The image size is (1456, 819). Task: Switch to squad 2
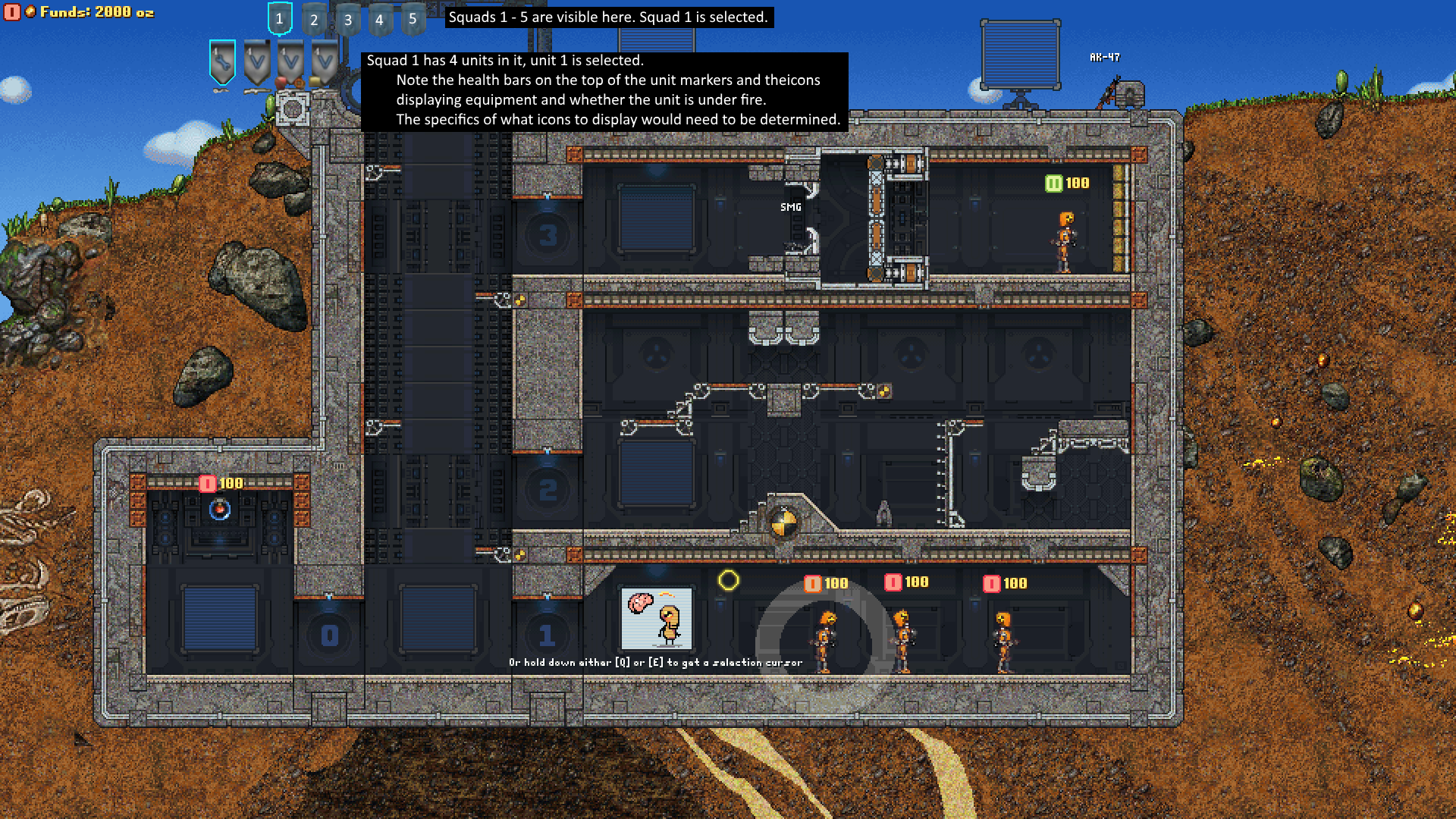click(x=314, y=20)
